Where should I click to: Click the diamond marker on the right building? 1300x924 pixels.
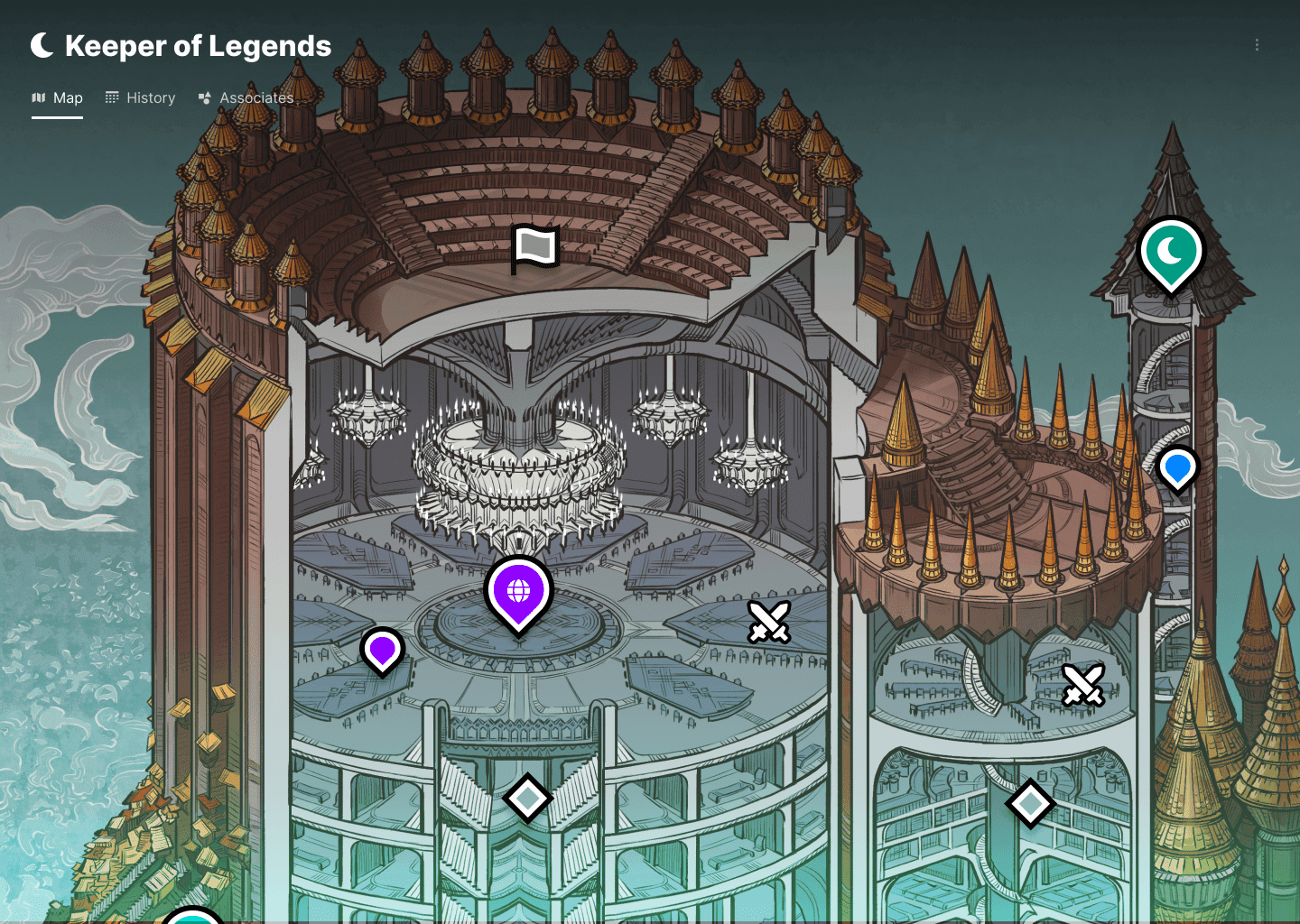point(1030,802)
